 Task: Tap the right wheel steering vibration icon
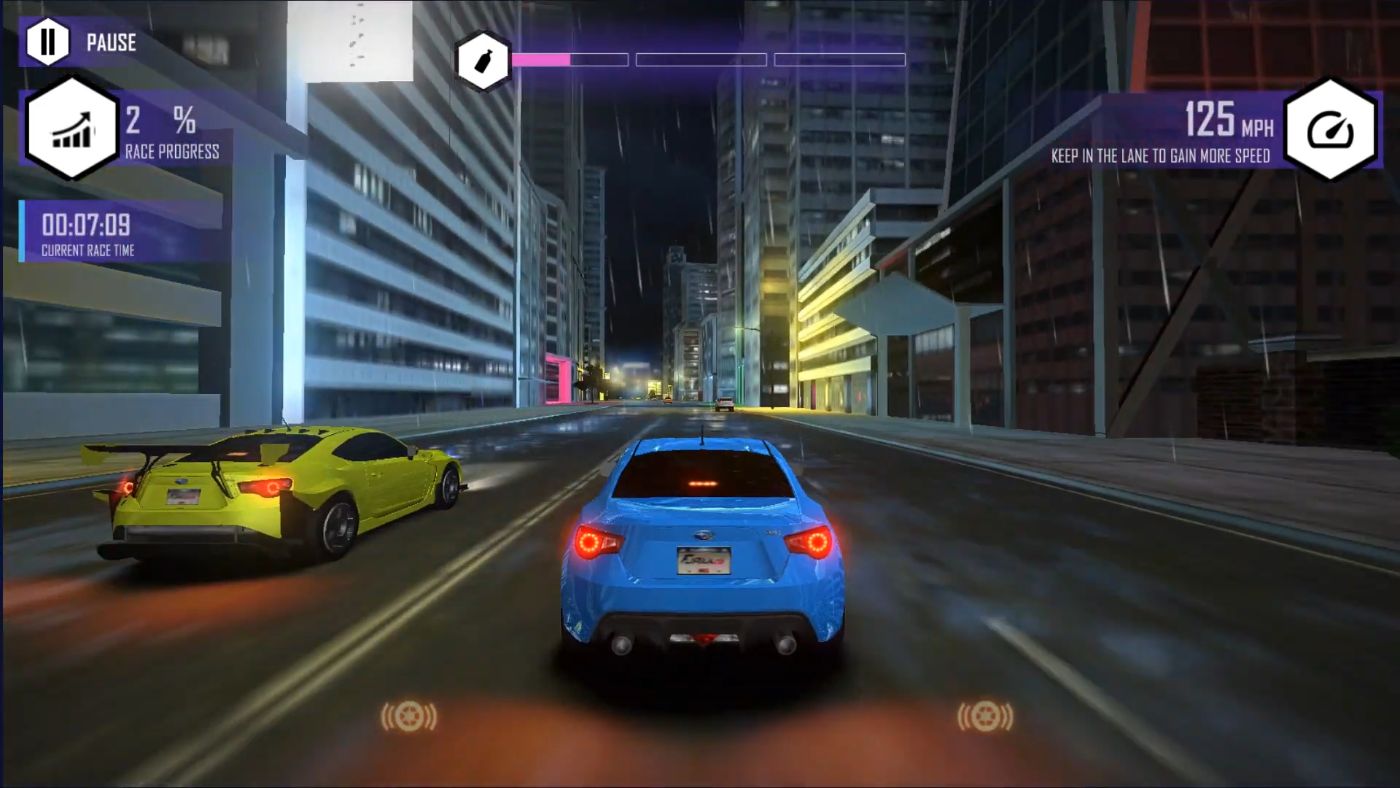(985, 718)
